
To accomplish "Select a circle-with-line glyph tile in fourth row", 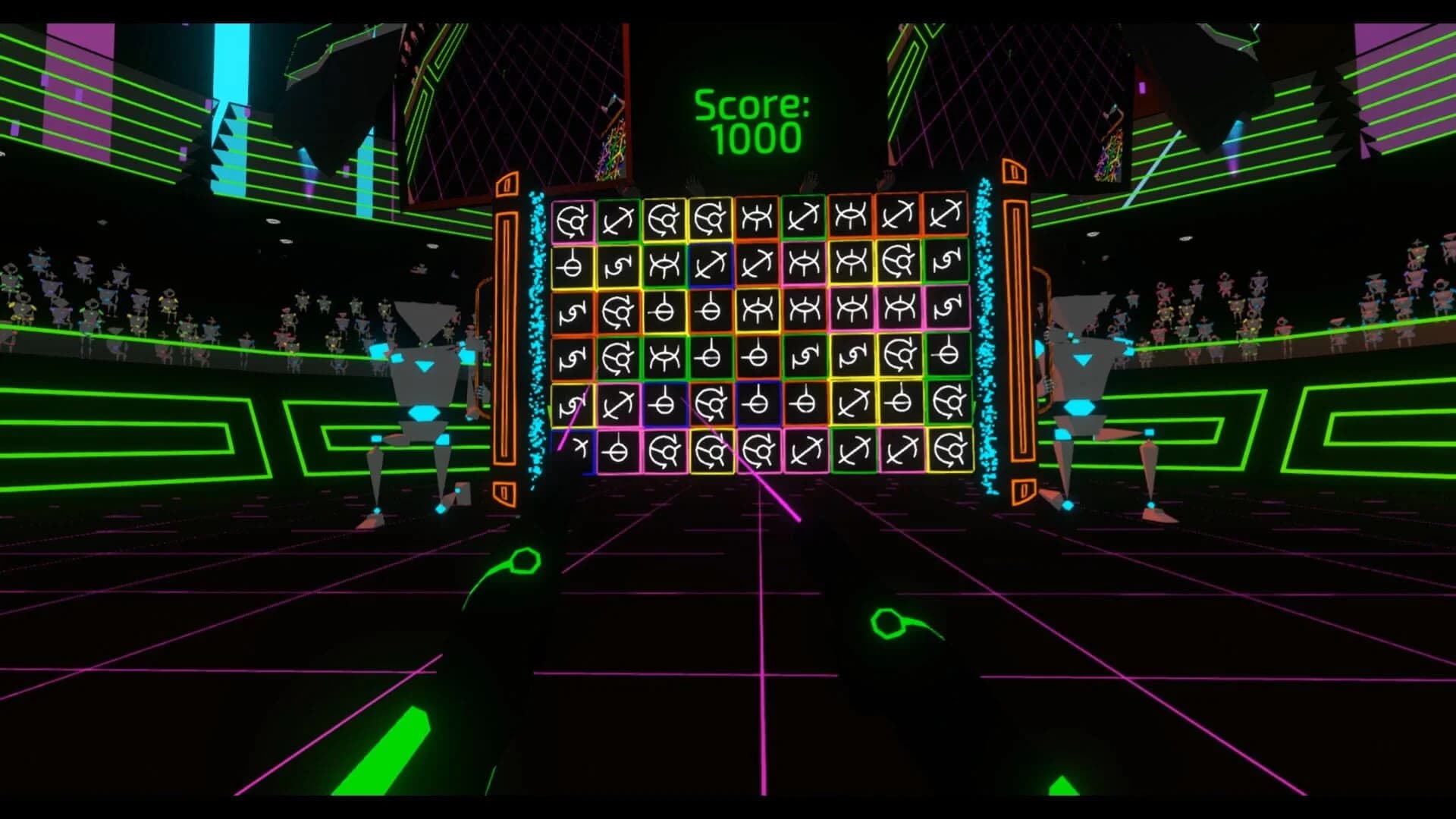I will click(711, 356).
